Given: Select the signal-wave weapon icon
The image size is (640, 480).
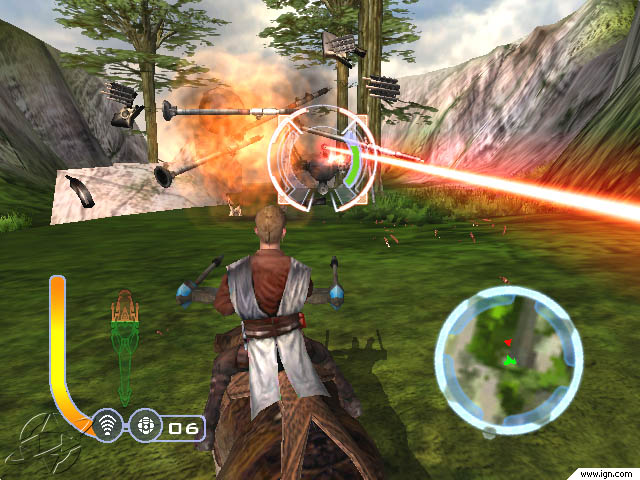Looking at the screenshot, I should 108,426.
